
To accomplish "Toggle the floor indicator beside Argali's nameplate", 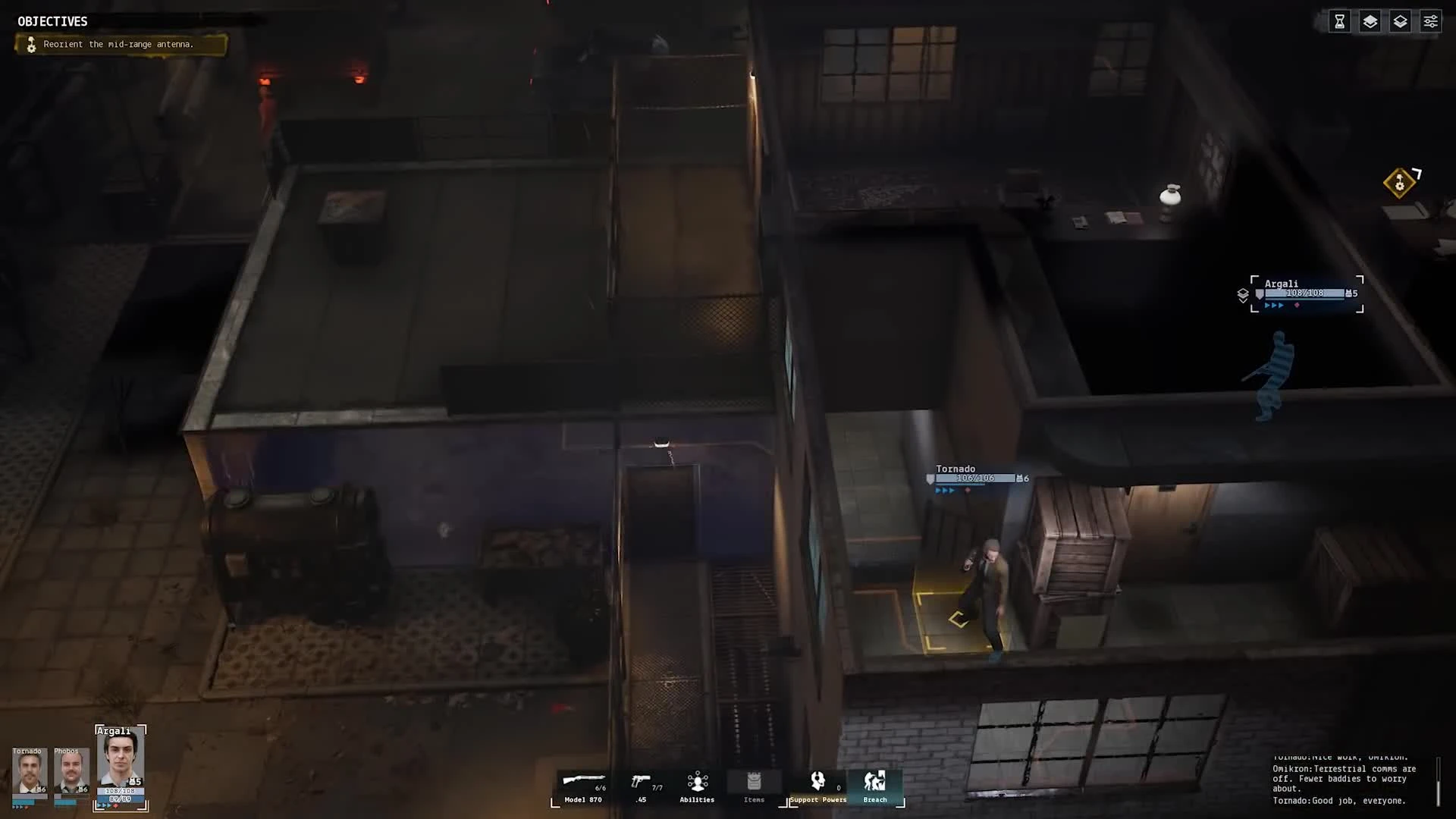I will [x=1244, y=294].
